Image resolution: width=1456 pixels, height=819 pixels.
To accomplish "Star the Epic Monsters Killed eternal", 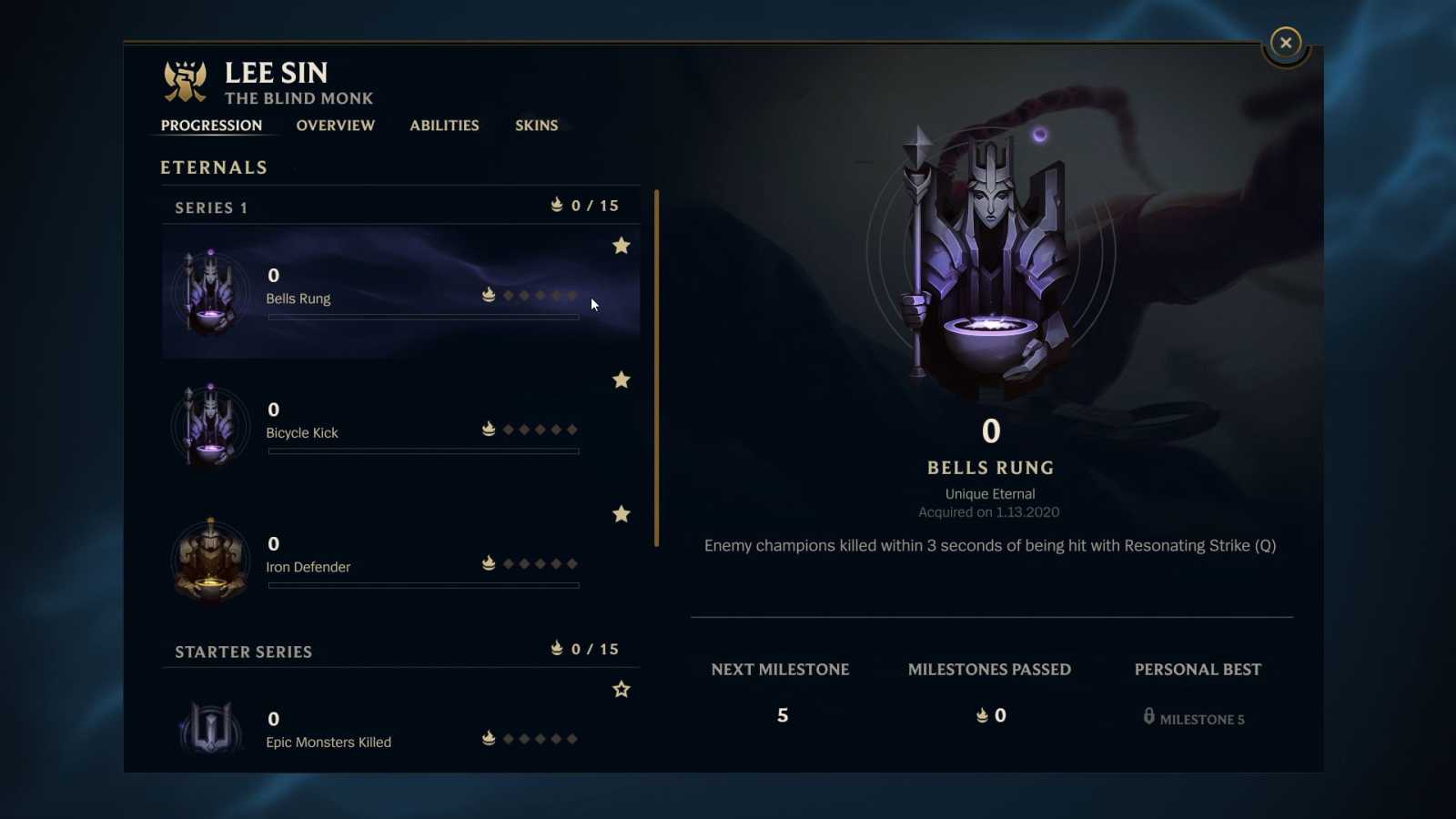I will tap(622, 690).
